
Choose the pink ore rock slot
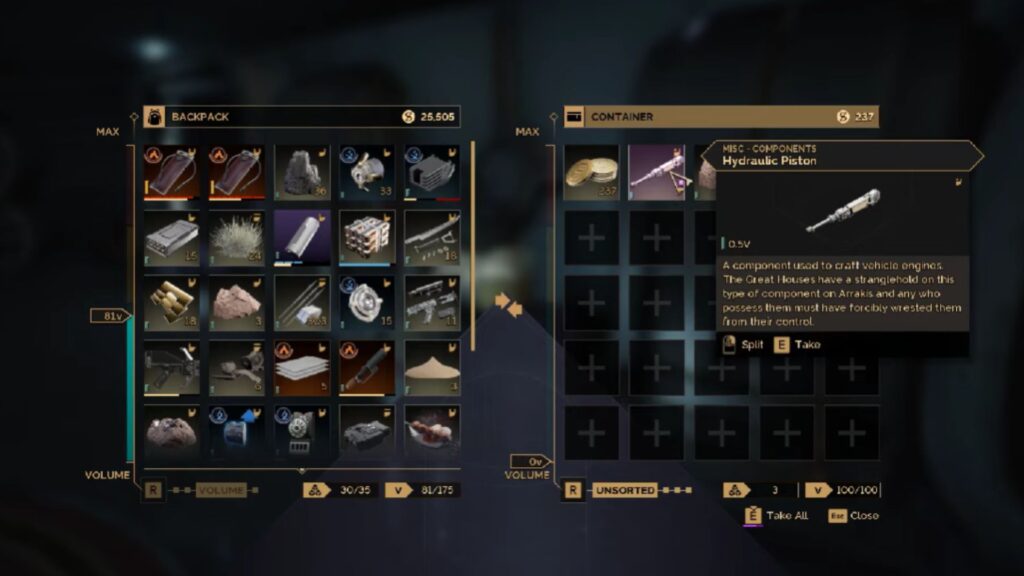(237, 301)
